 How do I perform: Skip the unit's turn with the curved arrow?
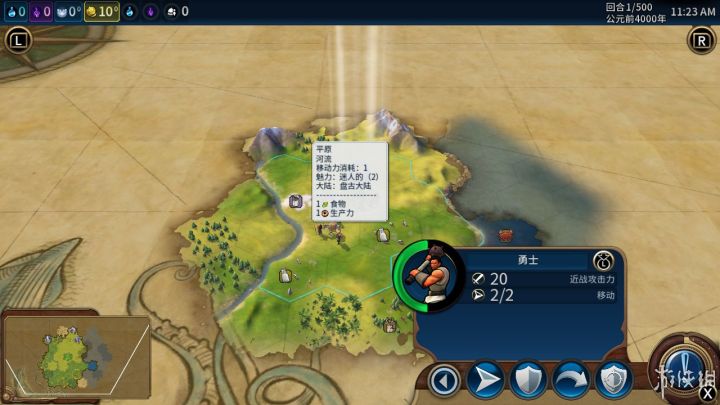pos(570,380)
